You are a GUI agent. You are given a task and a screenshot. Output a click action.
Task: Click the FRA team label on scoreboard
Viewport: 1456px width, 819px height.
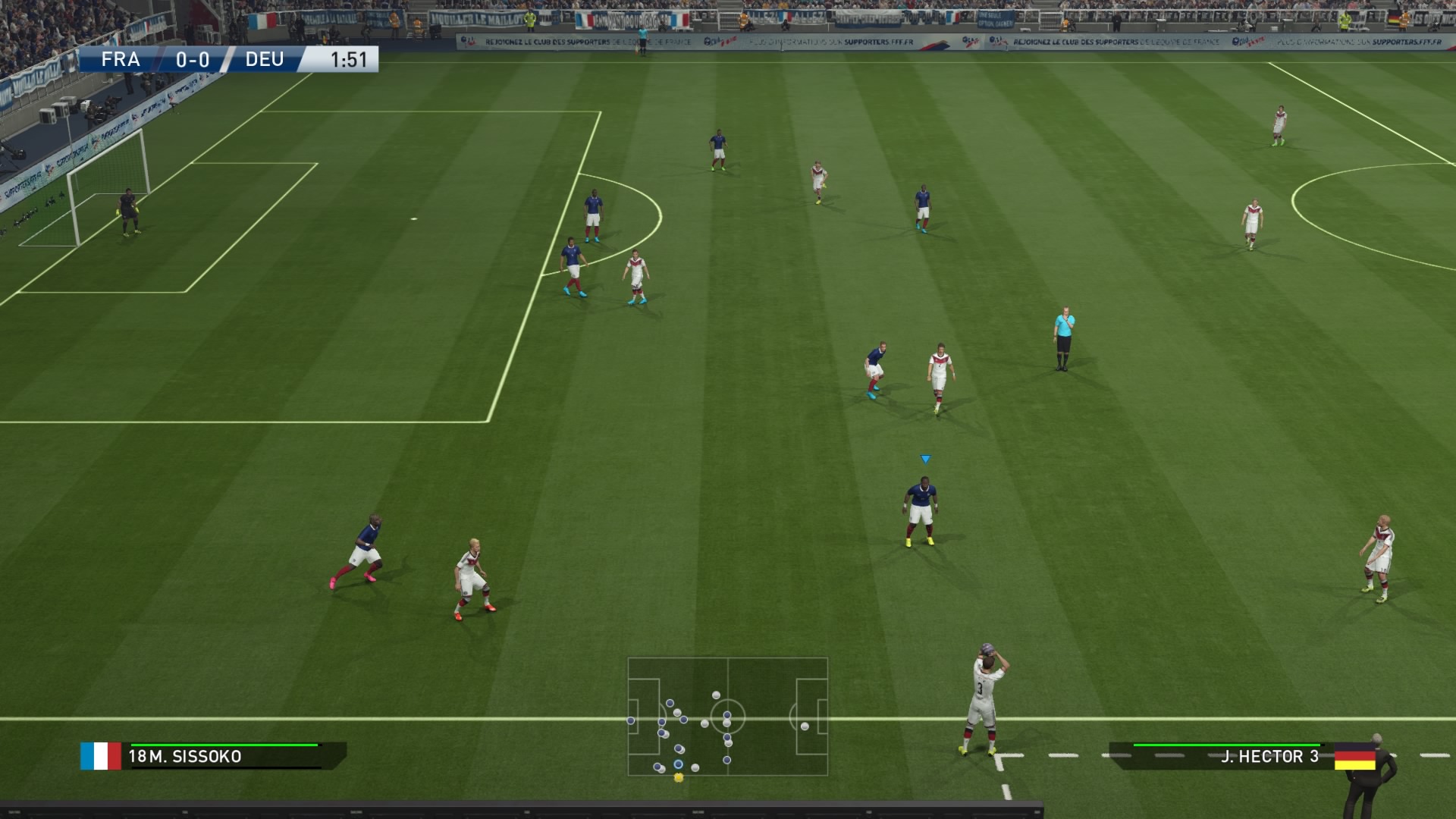tap(121, 59)
